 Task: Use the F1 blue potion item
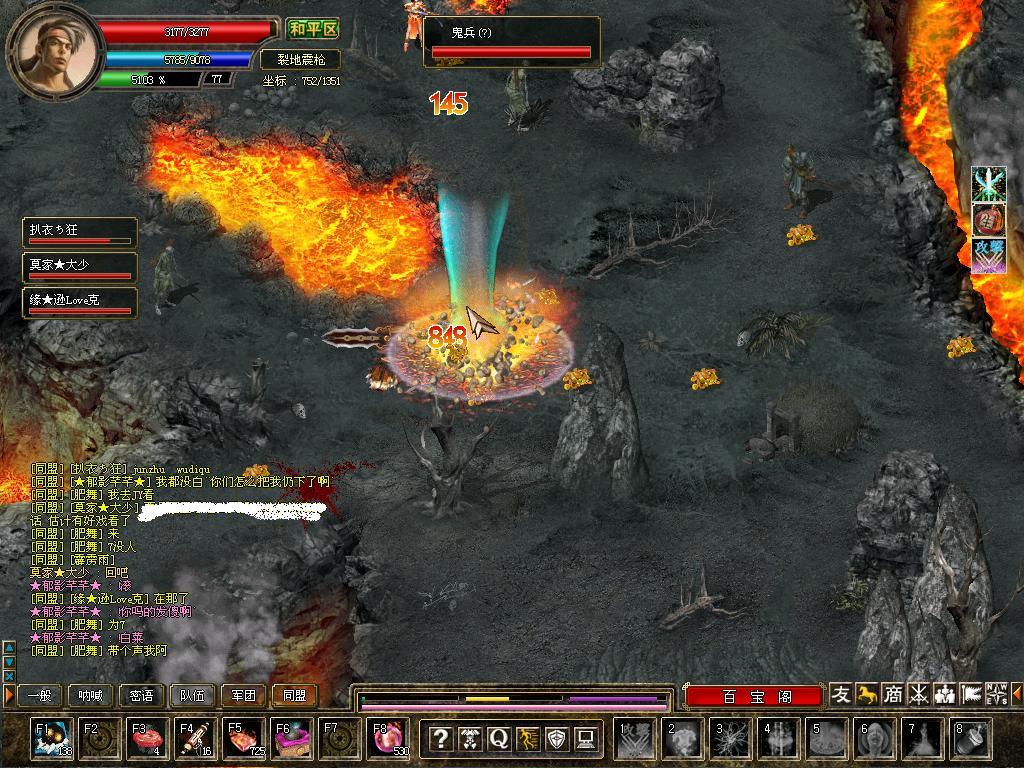(50, 739)
